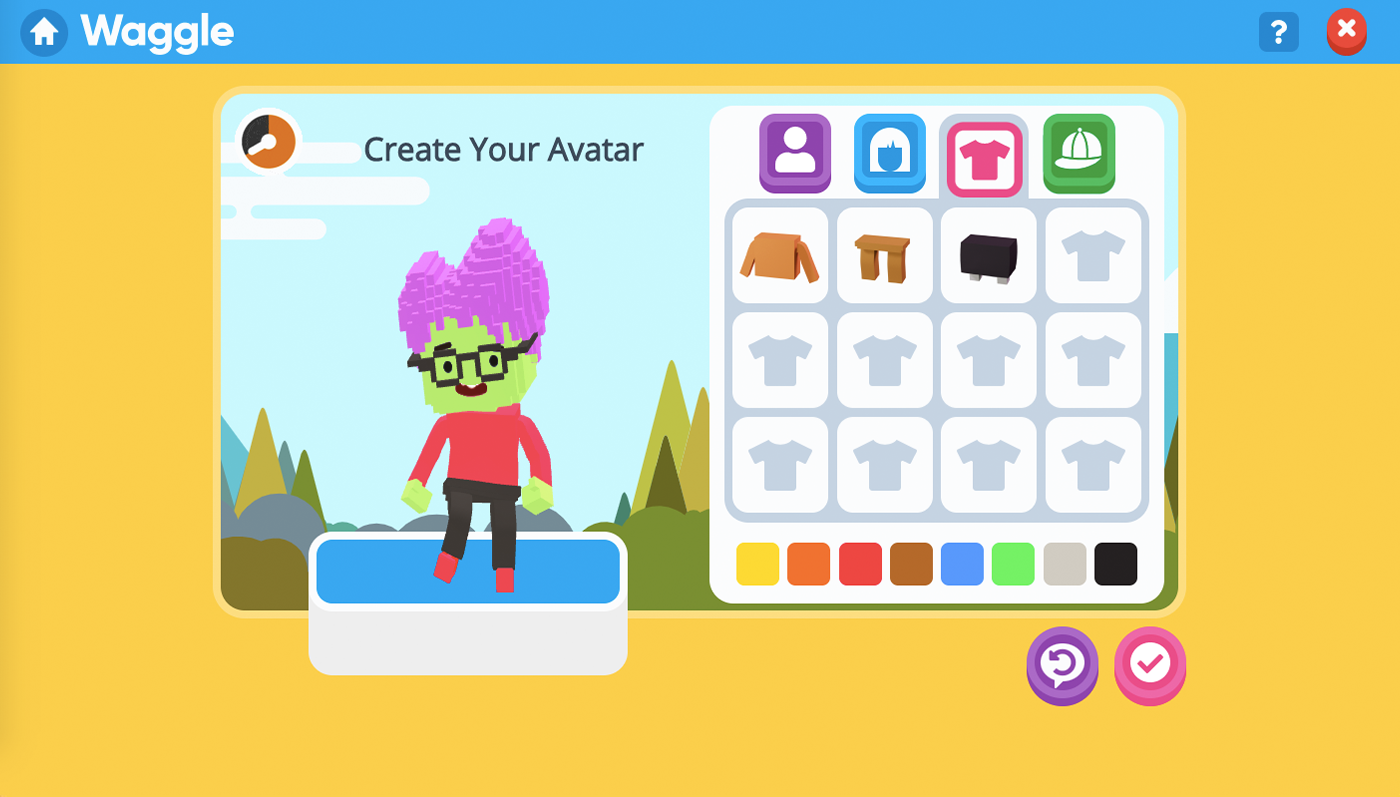Click an empty shirt slot in the grid
Screen dimensions: 1400x797
click(1093, 255)
